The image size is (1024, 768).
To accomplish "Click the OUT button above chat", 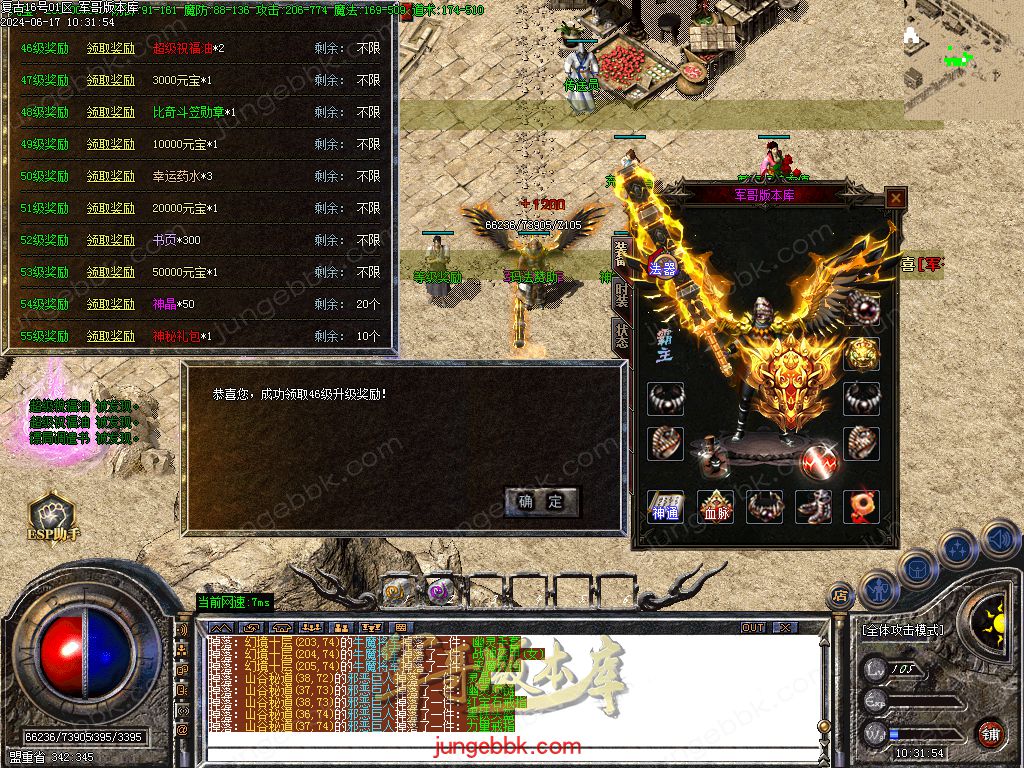I will click(753, 627).
